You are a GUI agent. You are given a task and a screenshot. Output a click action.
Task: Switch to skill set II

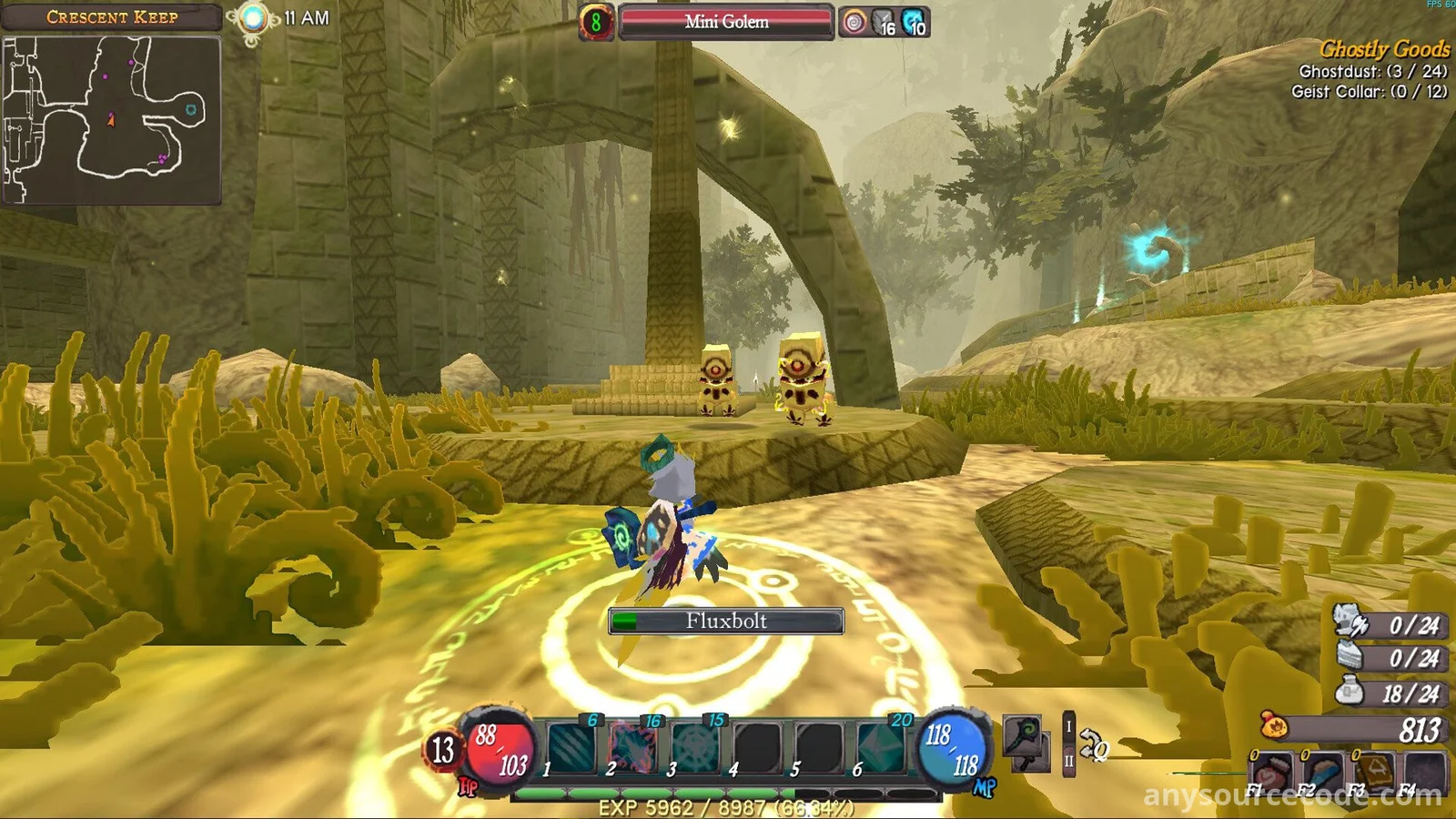point(1069,761)
